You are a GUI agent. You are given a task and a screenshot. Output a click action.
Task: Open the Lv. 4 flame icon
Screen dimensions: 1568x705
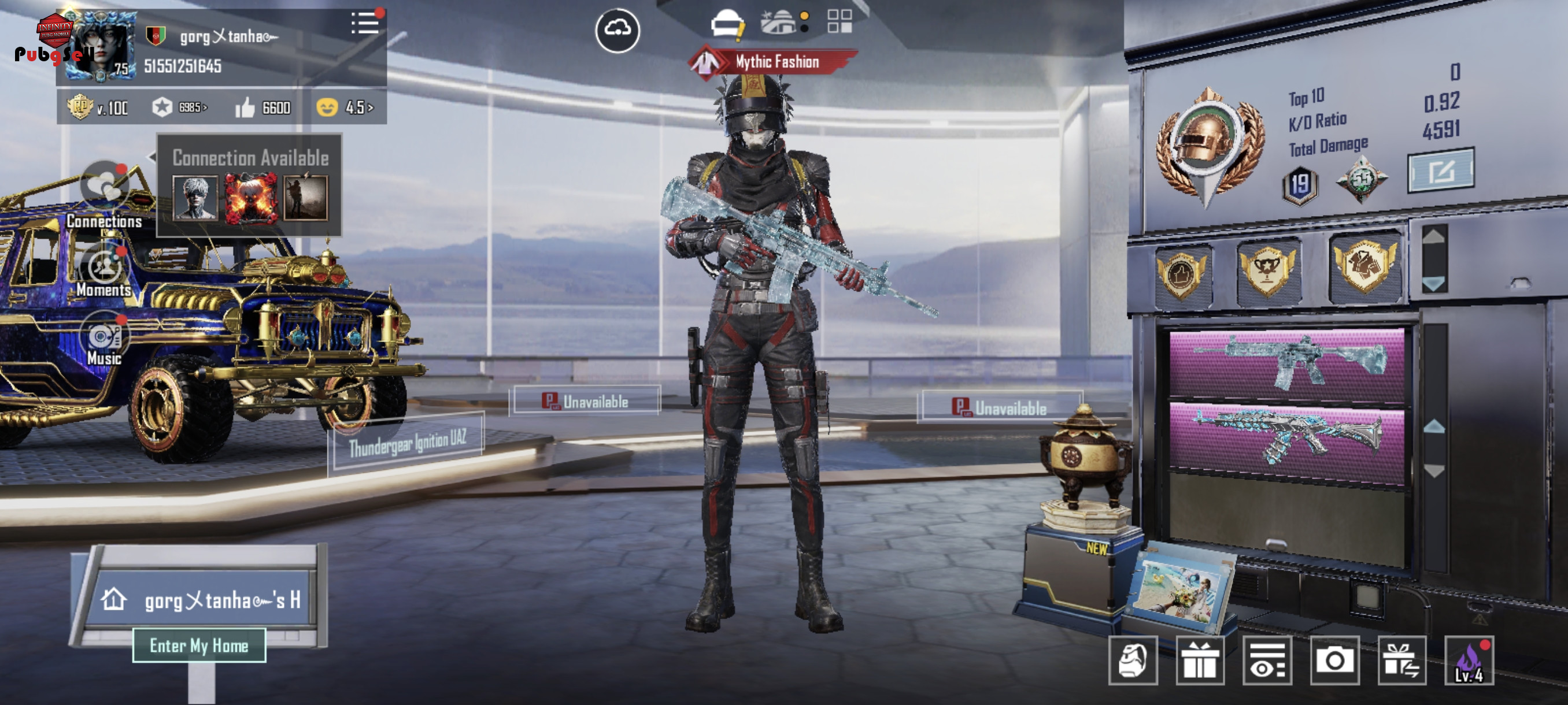coord(1468,661)
